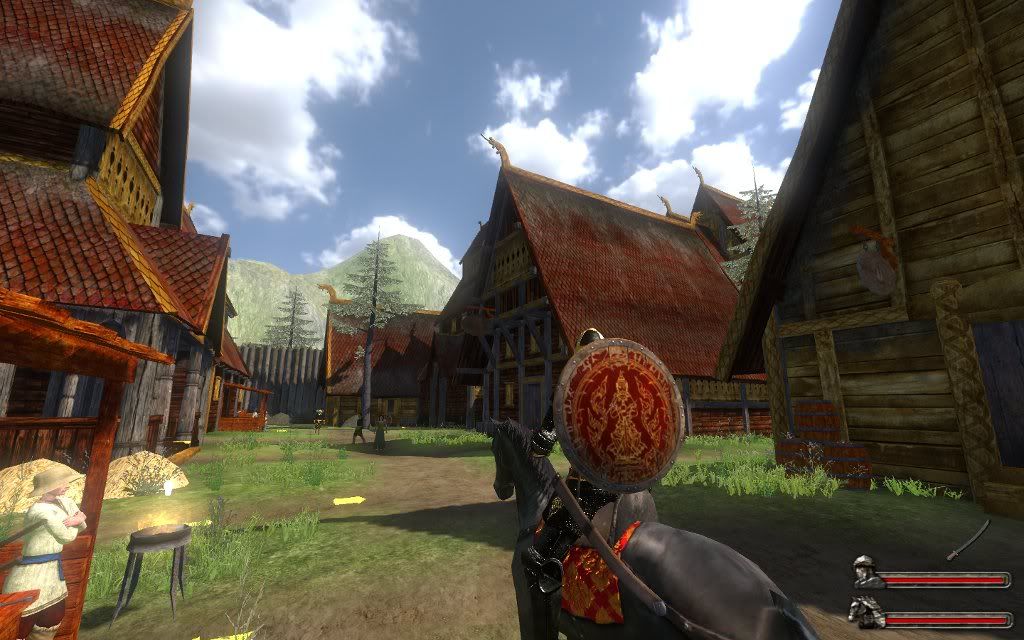Select the helmeted player portrait icon
This screenshot has height=640, width=1024.
pyautogui.click(x=866, y=574)
